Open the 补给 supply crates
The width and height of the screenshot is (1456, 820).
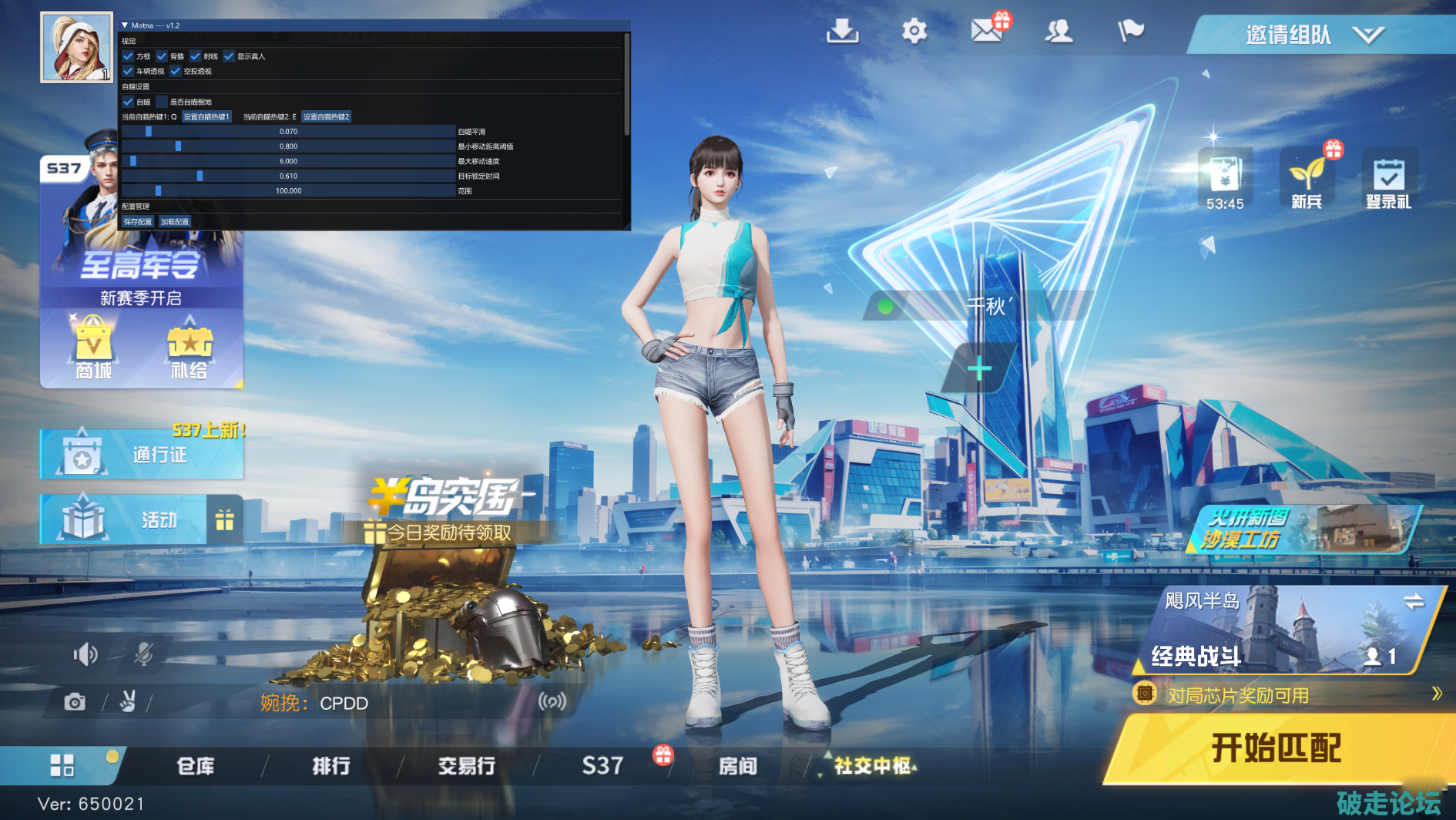189,348
